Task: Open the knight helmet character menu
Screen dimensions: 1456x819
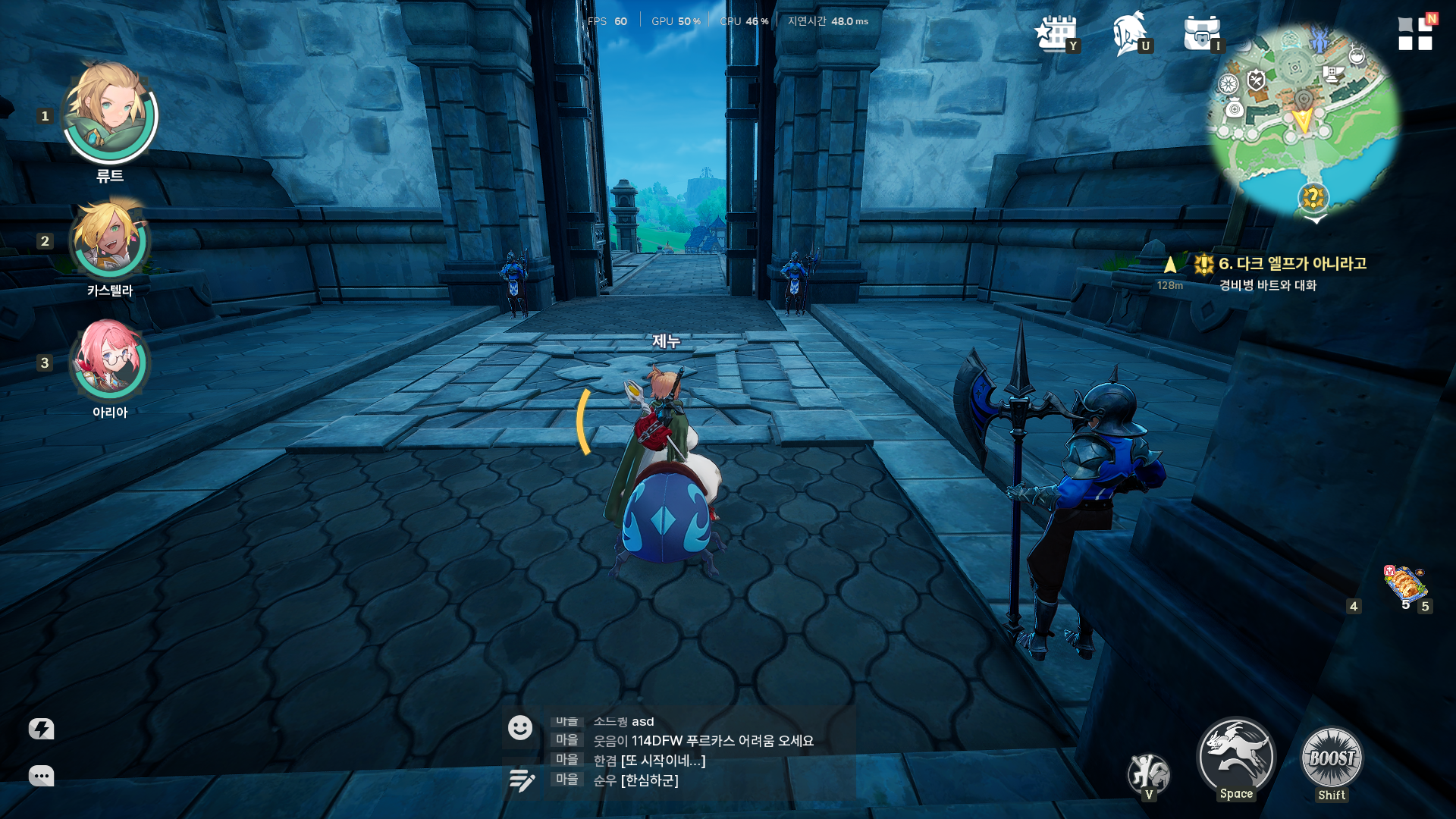Action: (x=1129, y=33)
